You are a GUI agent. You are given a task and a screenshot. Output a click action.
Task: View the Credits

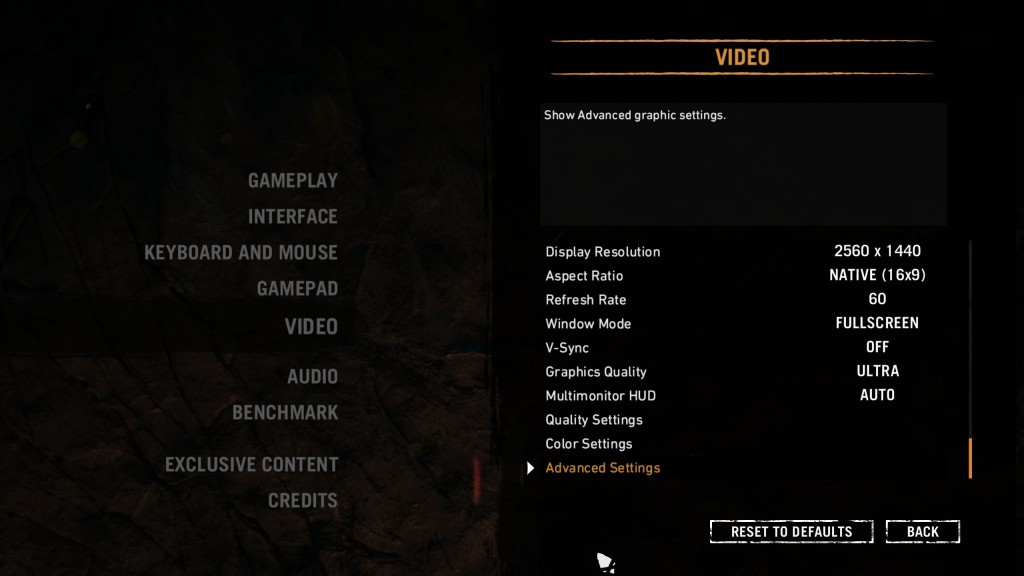click(302, 501)
